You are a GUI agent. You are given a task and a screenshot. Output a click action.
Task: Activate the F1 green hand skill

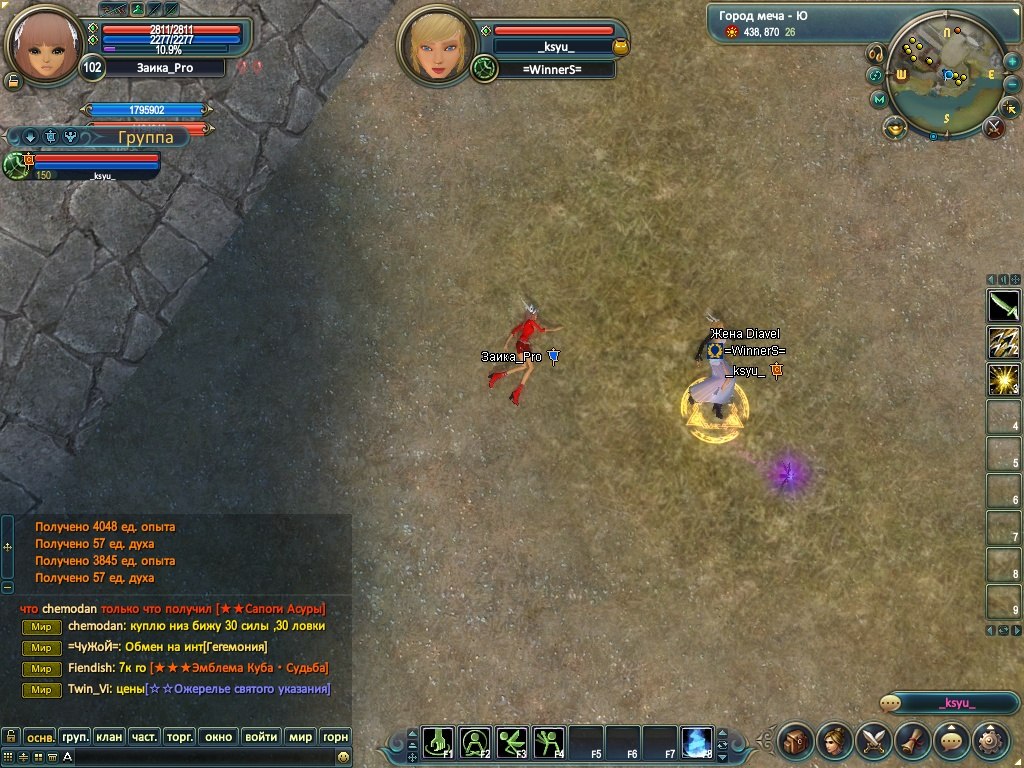coord(438,741)
